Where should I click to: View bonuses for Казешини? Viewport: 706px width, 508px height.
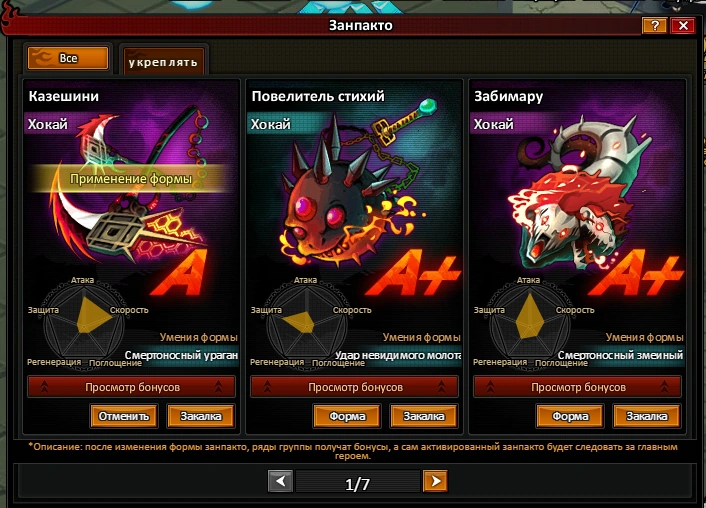[131, 387]
